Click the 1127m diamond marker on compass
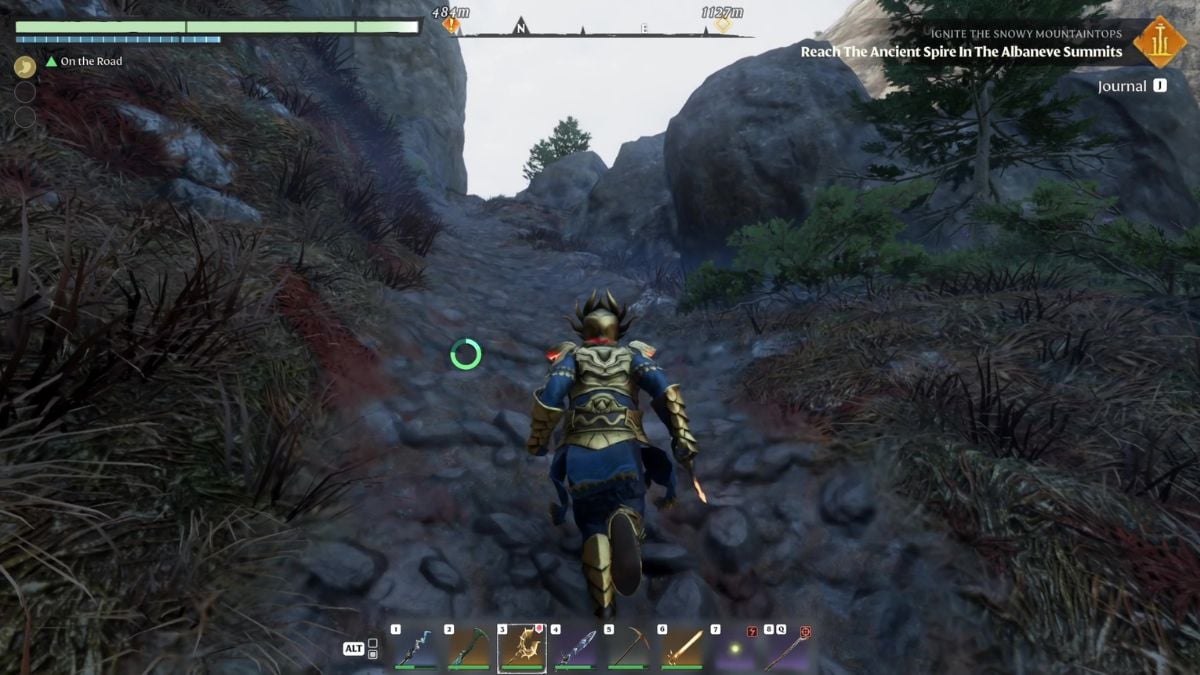 (x=722, y=24)
